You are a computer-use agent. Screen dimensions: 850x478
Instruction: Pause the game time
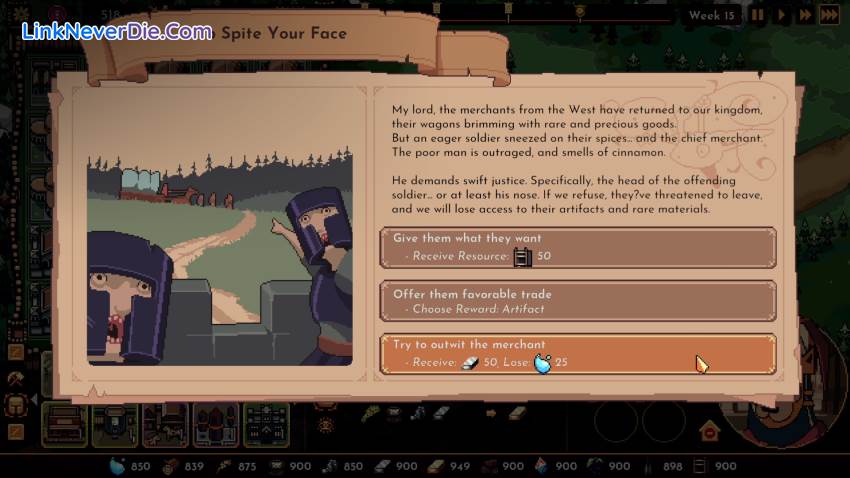tap(757, 15)
